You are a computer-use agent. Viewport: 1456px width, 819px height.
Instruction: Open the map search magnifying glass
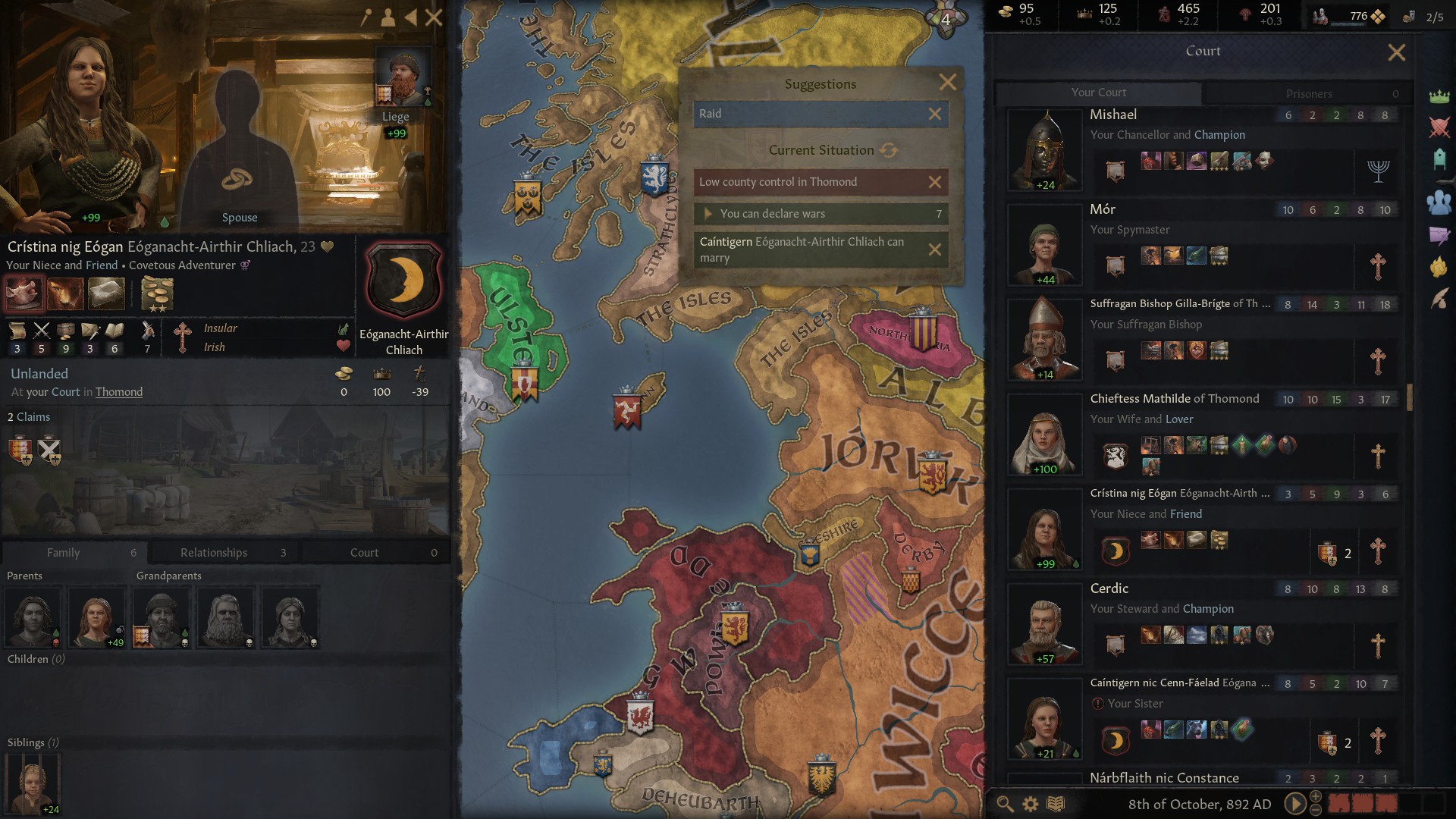pos(1005,804)
